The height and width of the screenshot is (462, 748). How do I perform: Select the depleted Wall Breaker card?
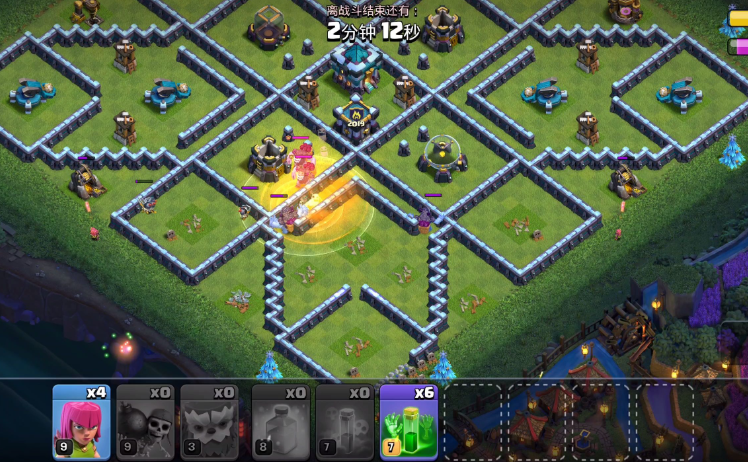click(145, 421)
